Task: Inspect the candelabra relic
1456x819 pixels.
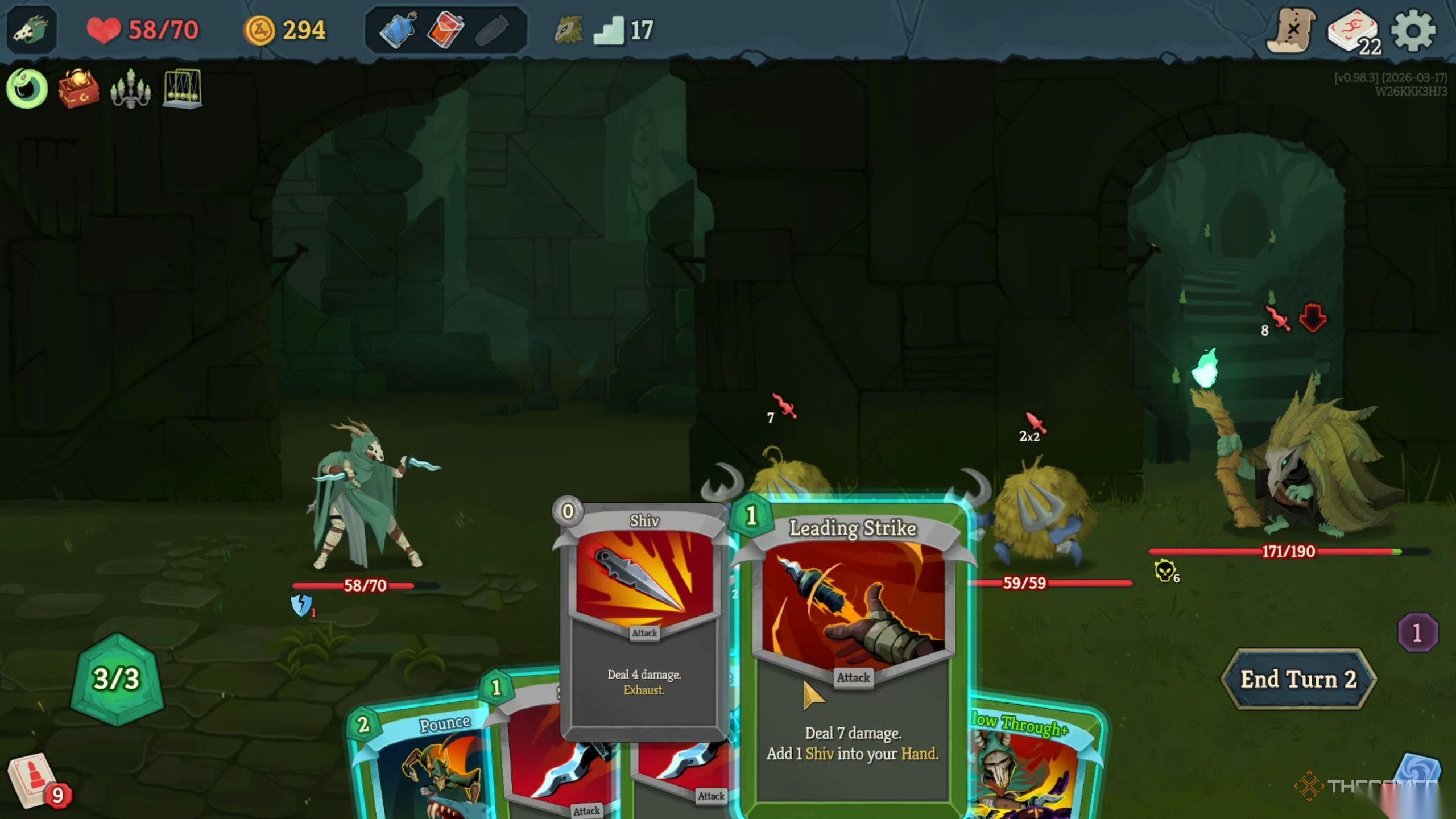Action: (130, 89)
